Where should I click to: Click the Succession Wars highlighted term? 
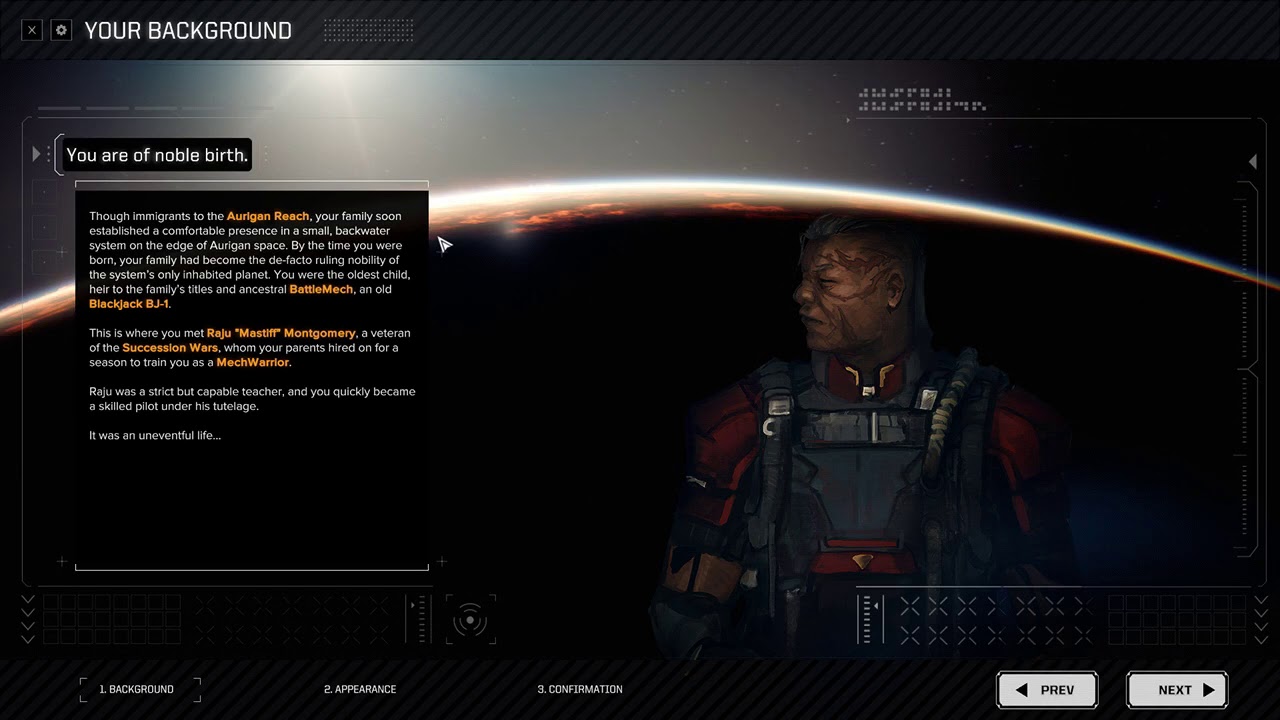tap(170, 348)
